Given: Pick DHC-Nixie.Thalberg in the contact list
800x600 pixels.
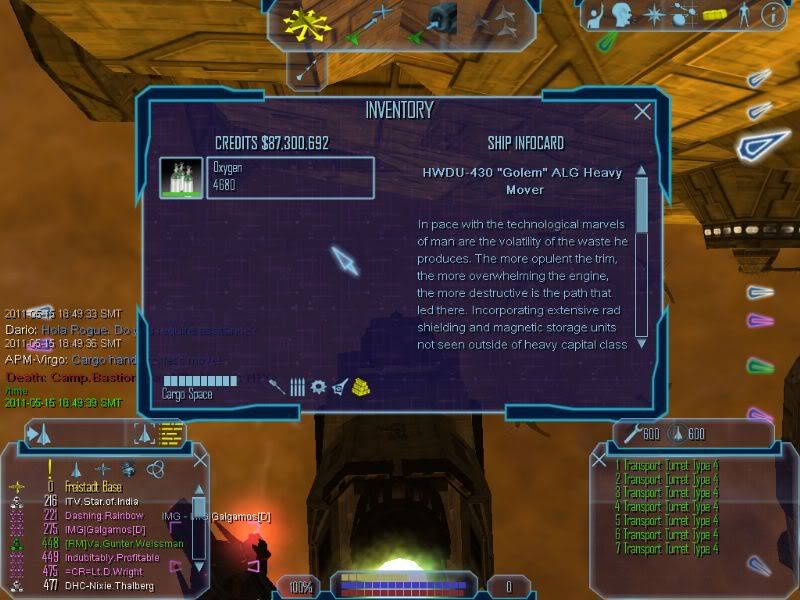Looking at the screenshot, I should click(x=112, y=586).
